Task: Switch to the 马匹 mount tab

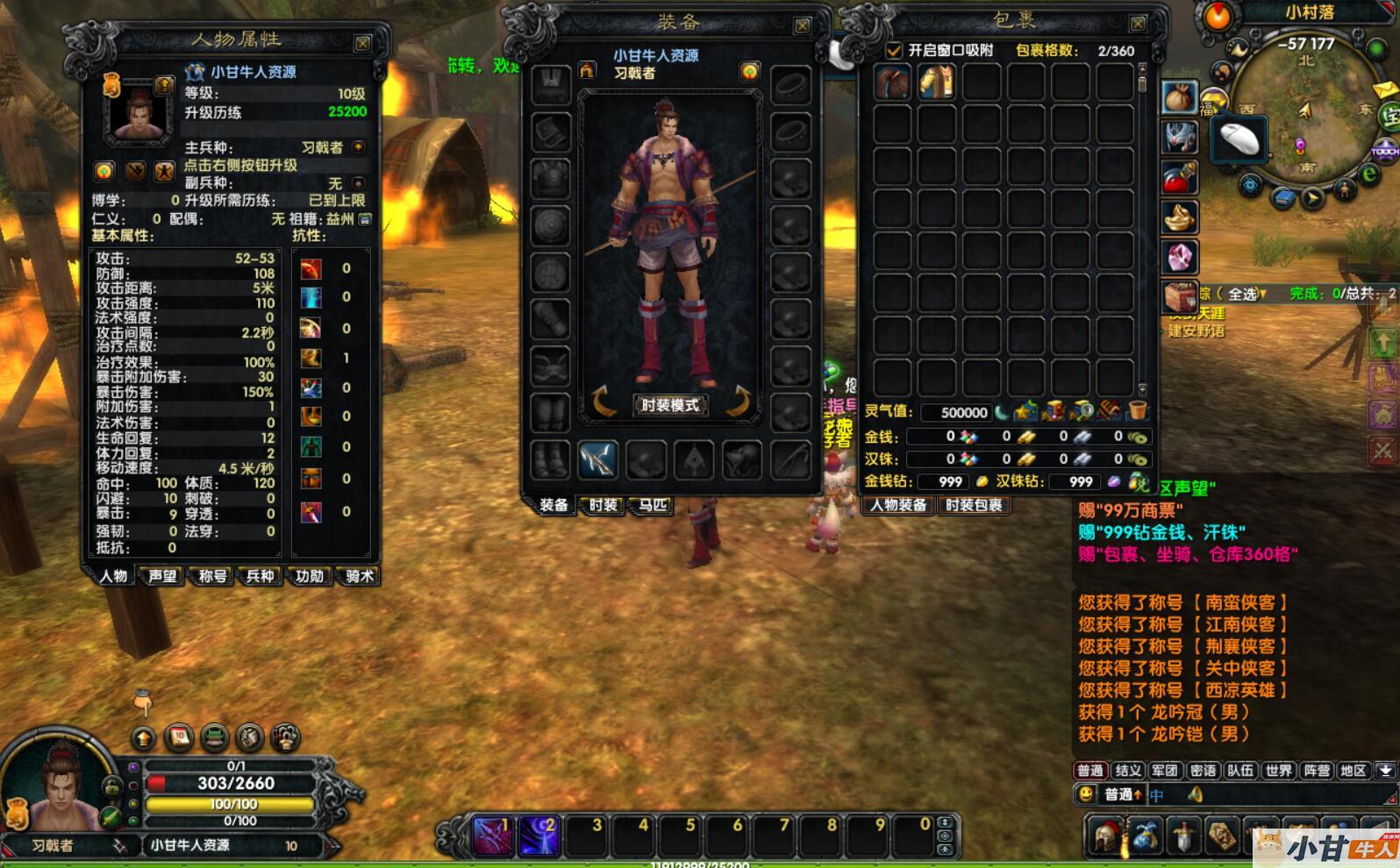Action: pos(653,505)
